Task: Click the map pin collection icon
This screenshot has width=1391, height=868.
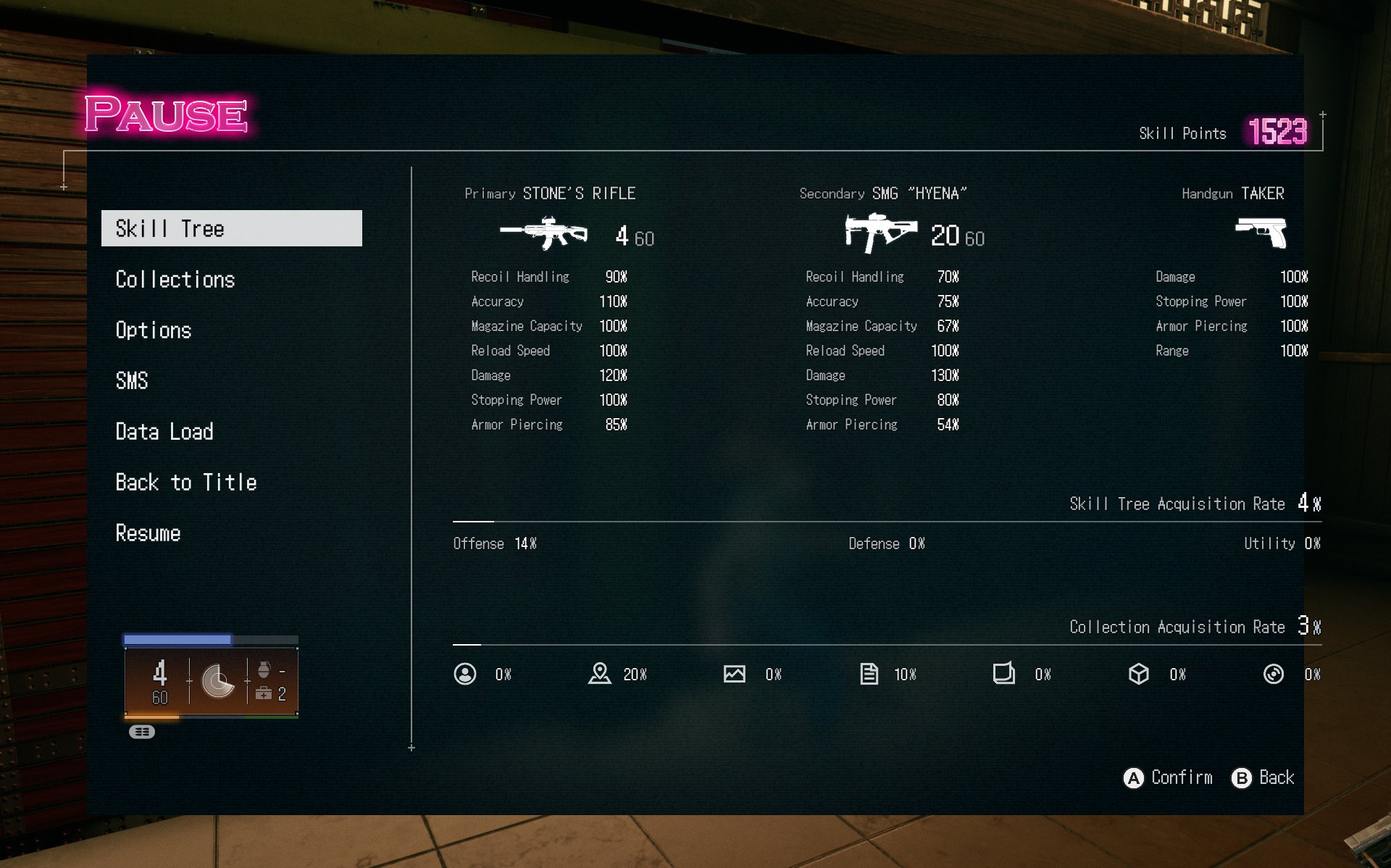Action: (599, 674)
